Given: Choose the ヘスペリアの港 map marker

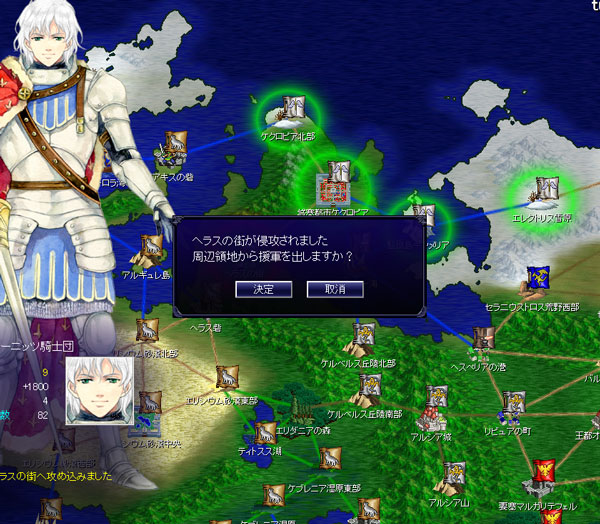Looking at the screenshot, I should 483,339.
